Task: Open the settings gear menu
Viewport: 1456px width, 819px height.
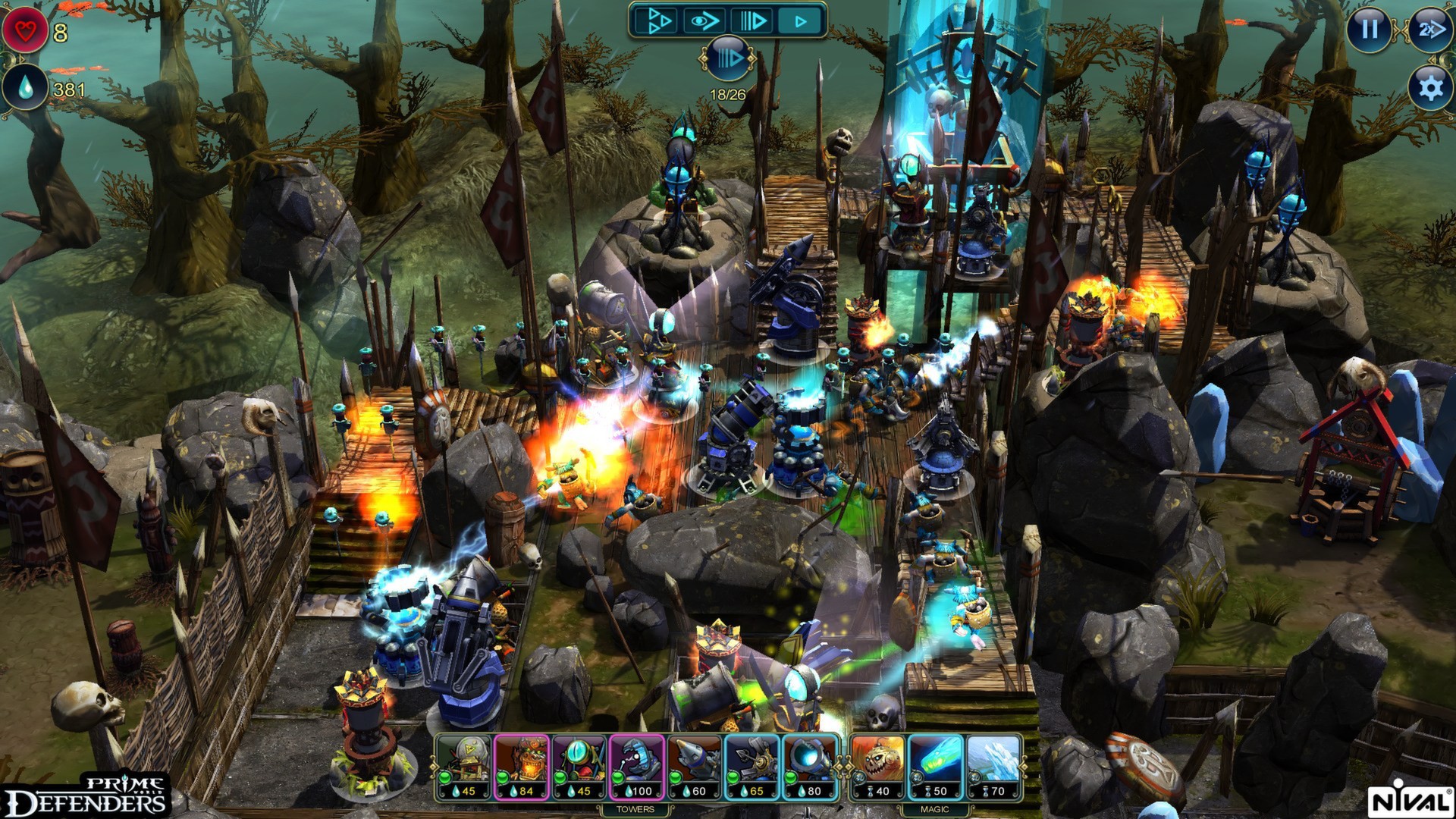Action: click(1429, 89)
